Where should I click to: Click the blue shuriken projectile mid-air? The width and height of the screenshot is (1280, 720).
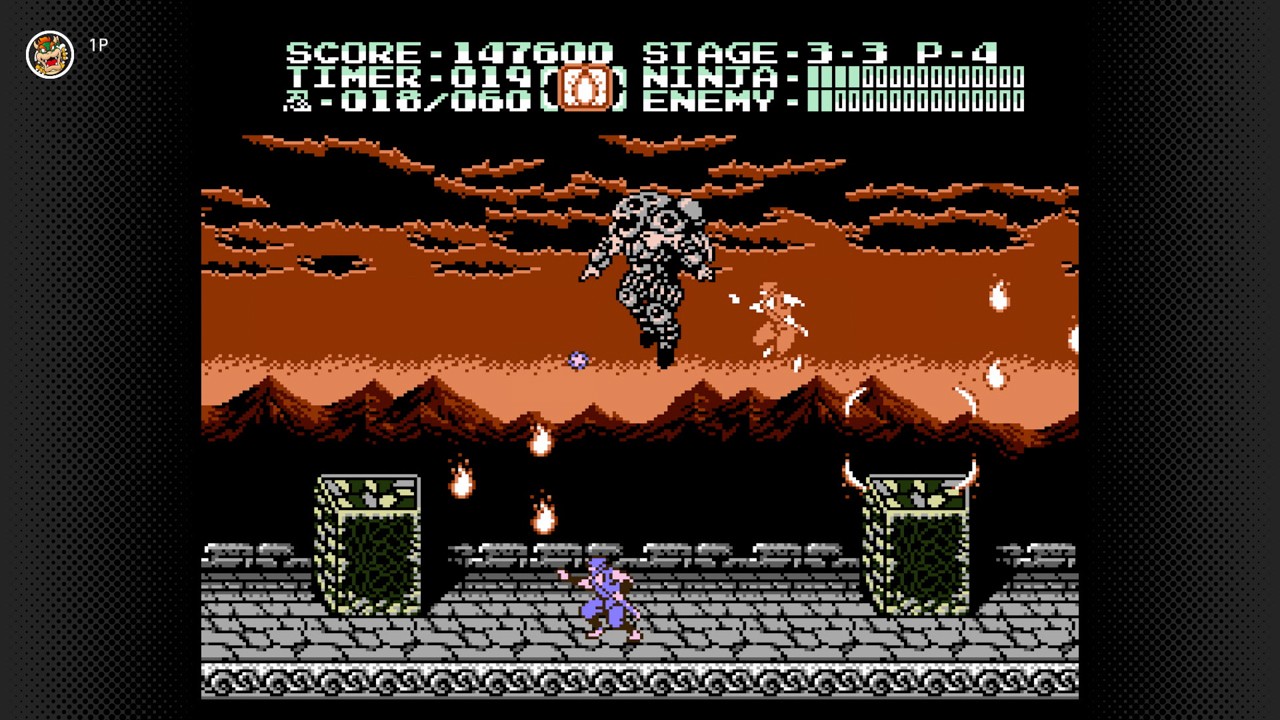(578, 361)
